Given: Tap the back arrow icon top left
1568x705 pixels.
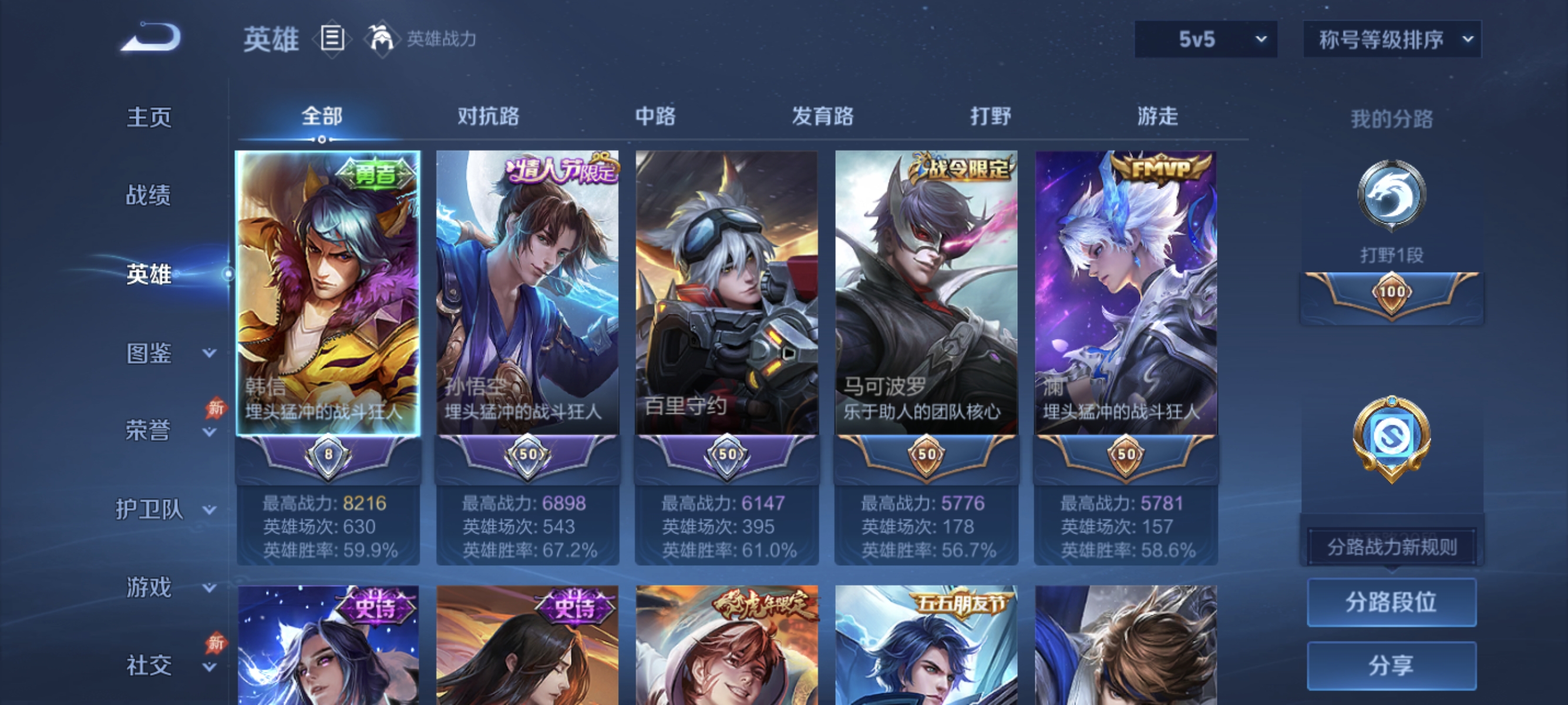Looking at the screenshot, I should tap(151, 38).
